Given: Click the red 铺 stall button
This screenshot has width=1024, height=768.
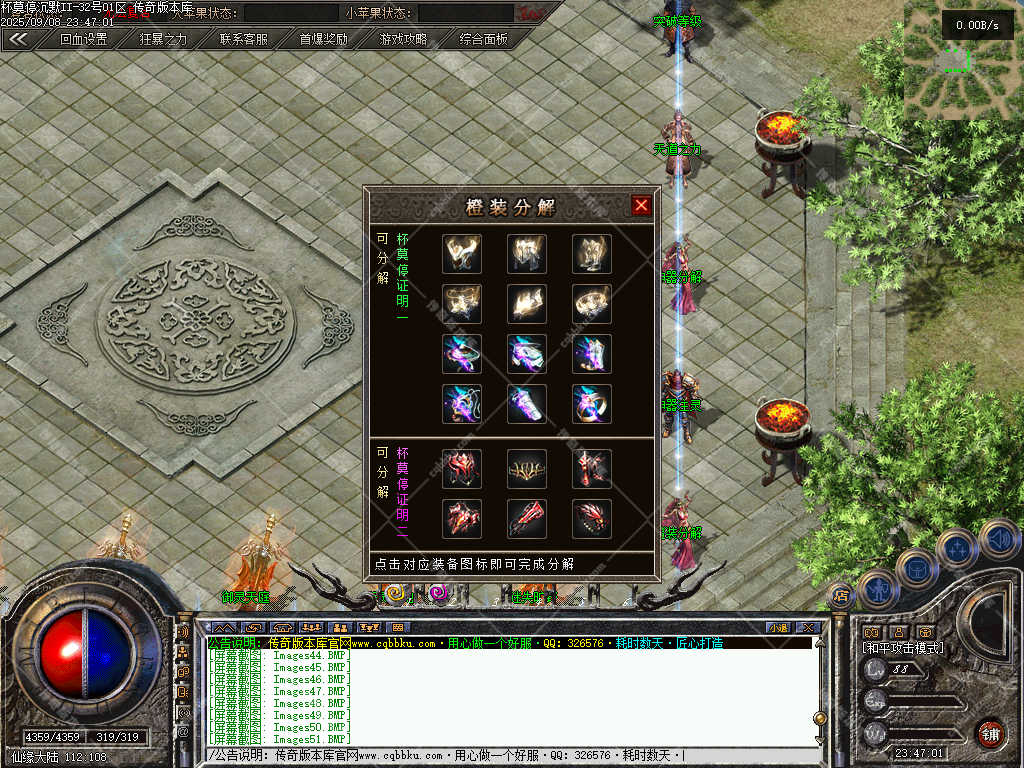Looking at the screenshot, I should click(990, 732).
